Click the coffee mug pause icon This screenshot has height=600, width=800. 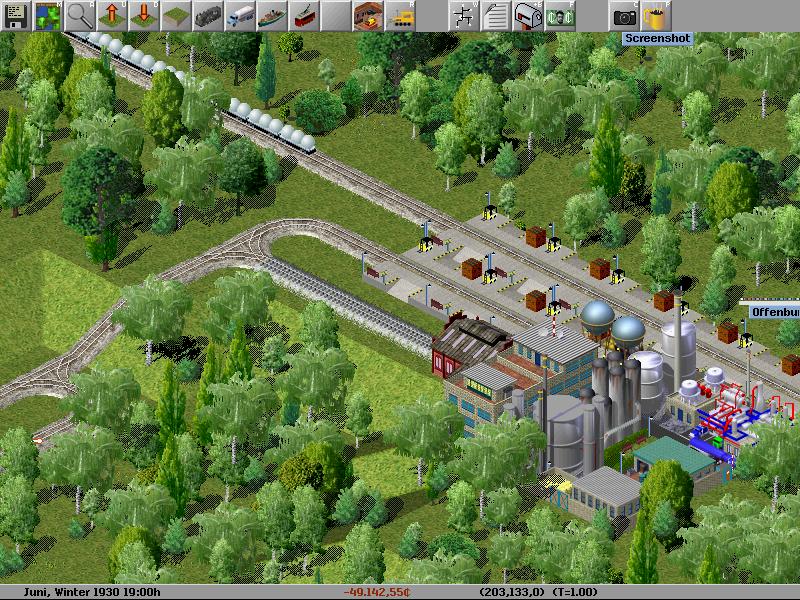pyautogui.click(x=656, y=15)
